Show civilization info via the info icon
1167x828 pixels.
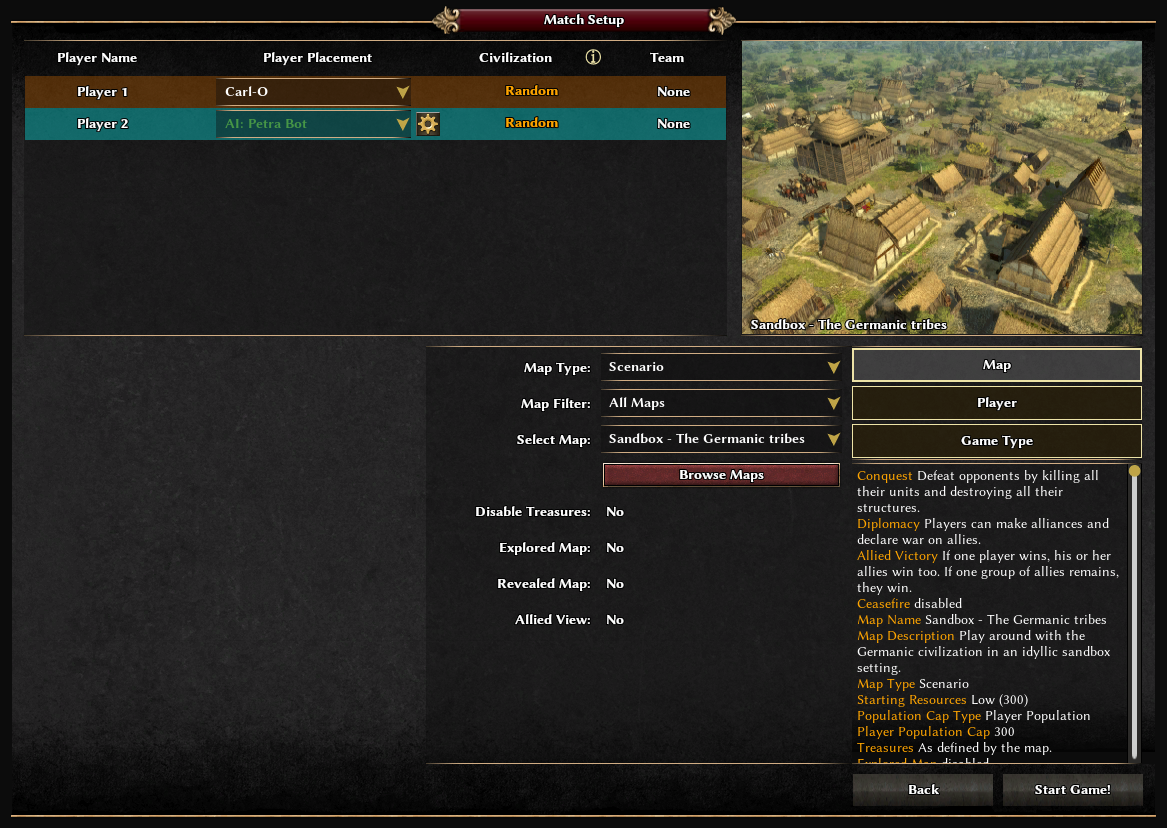click(593, 58)
